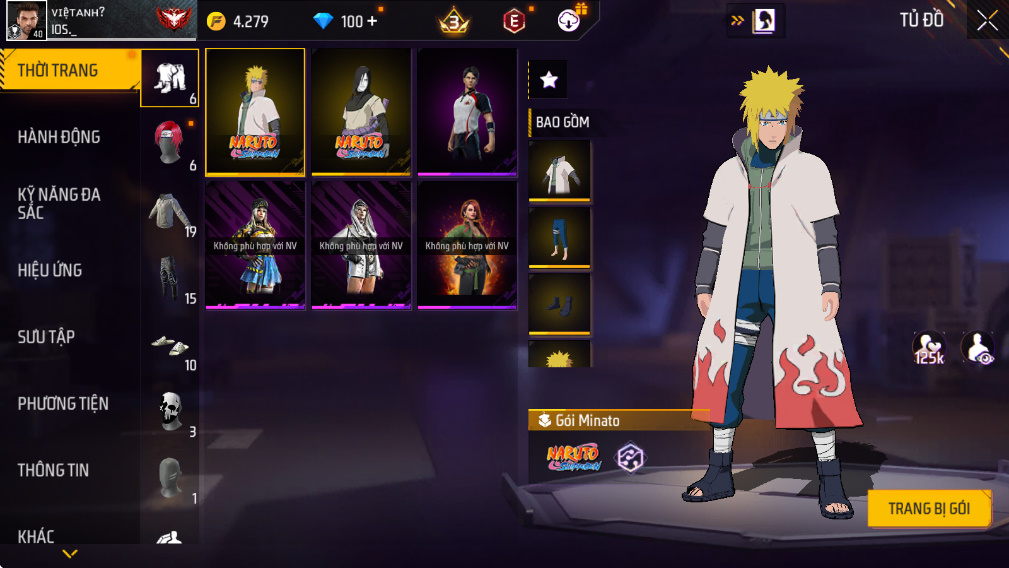
Task: Equip the bundle with TRANG BỊ GÓI
Action: point(928,508)
